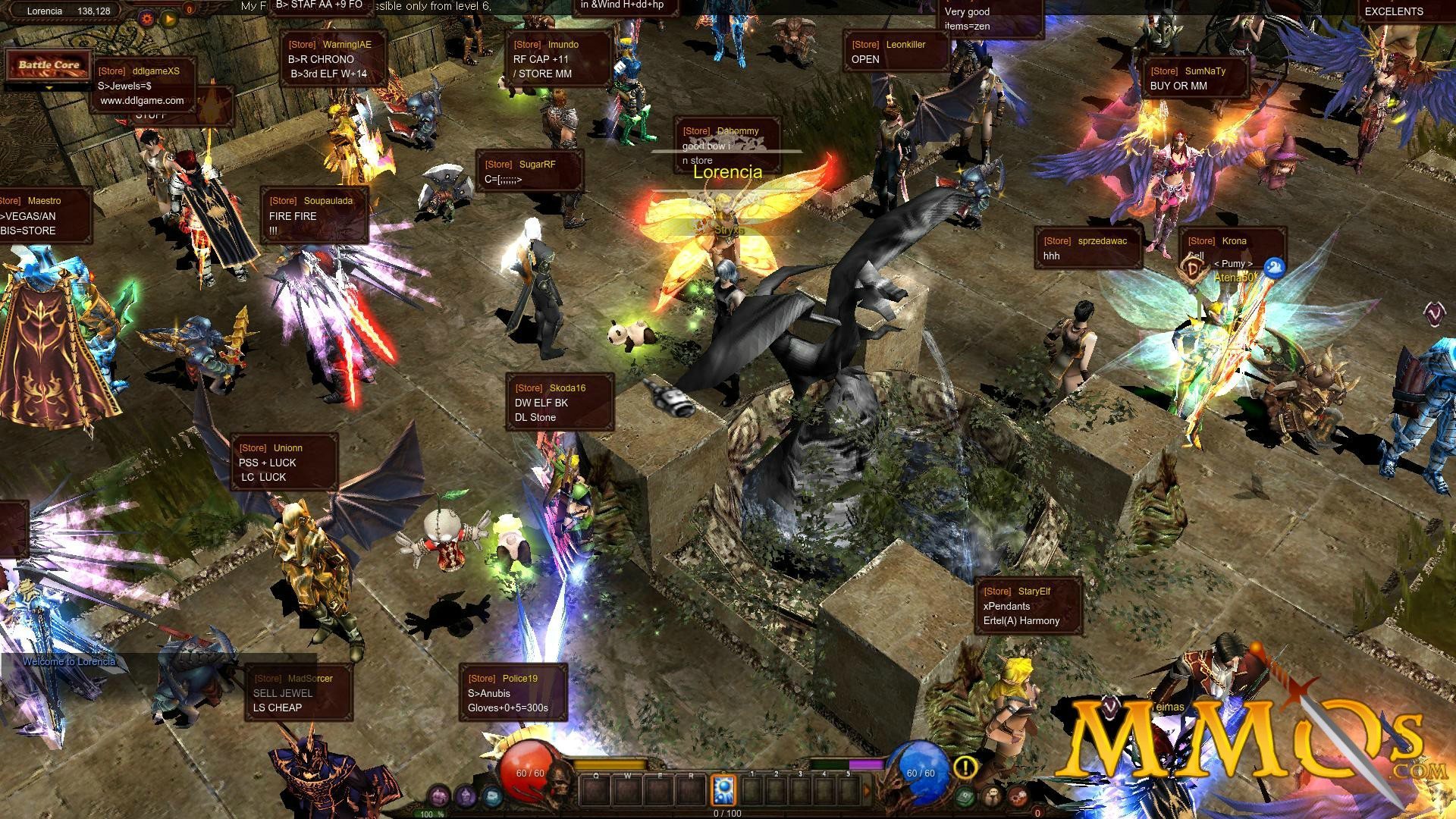
Task: Visit Unionn's PSS + LUCK store
Action: [x=284, y=463]
